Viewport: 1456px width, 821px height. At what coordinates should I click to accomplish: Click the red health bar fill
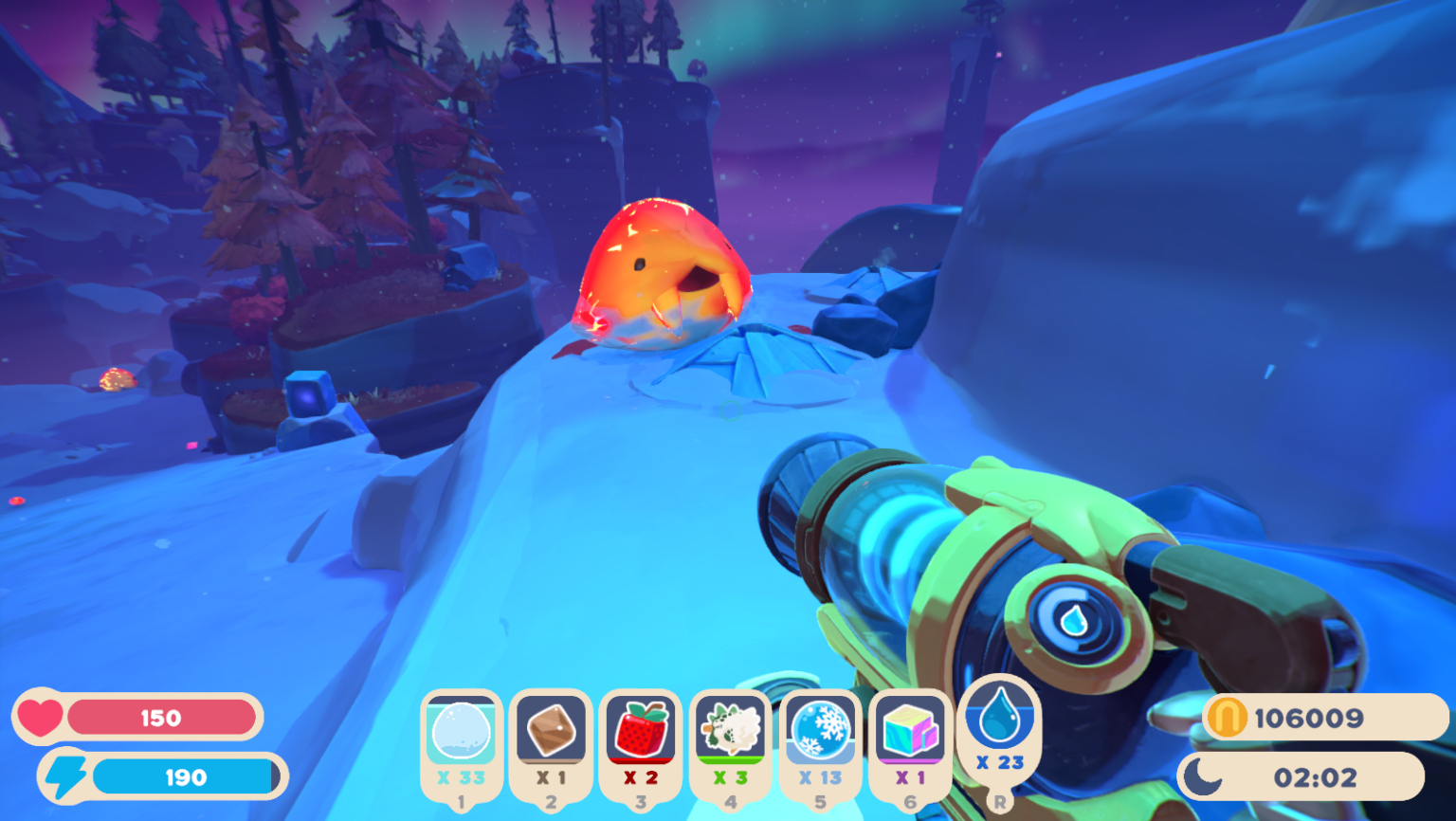click(x=161, y=717)
